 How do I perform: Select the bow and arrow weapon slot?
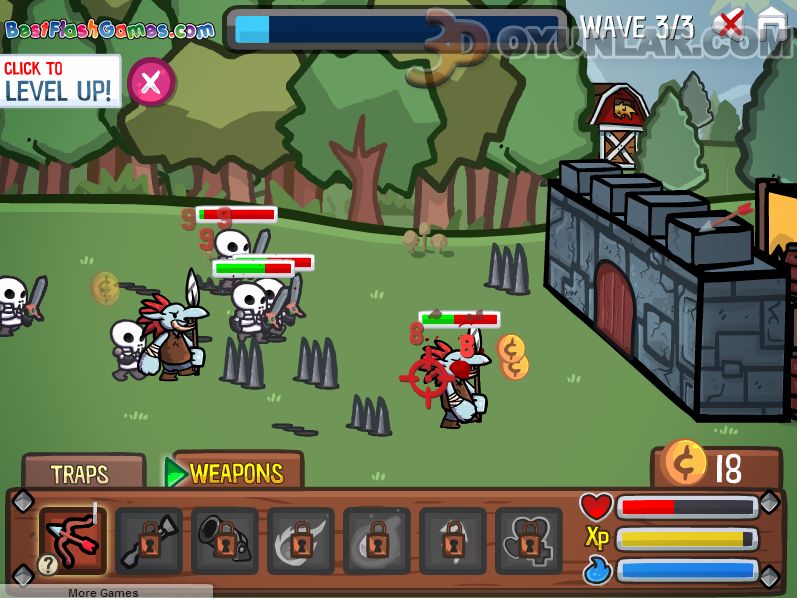[74, 540]
